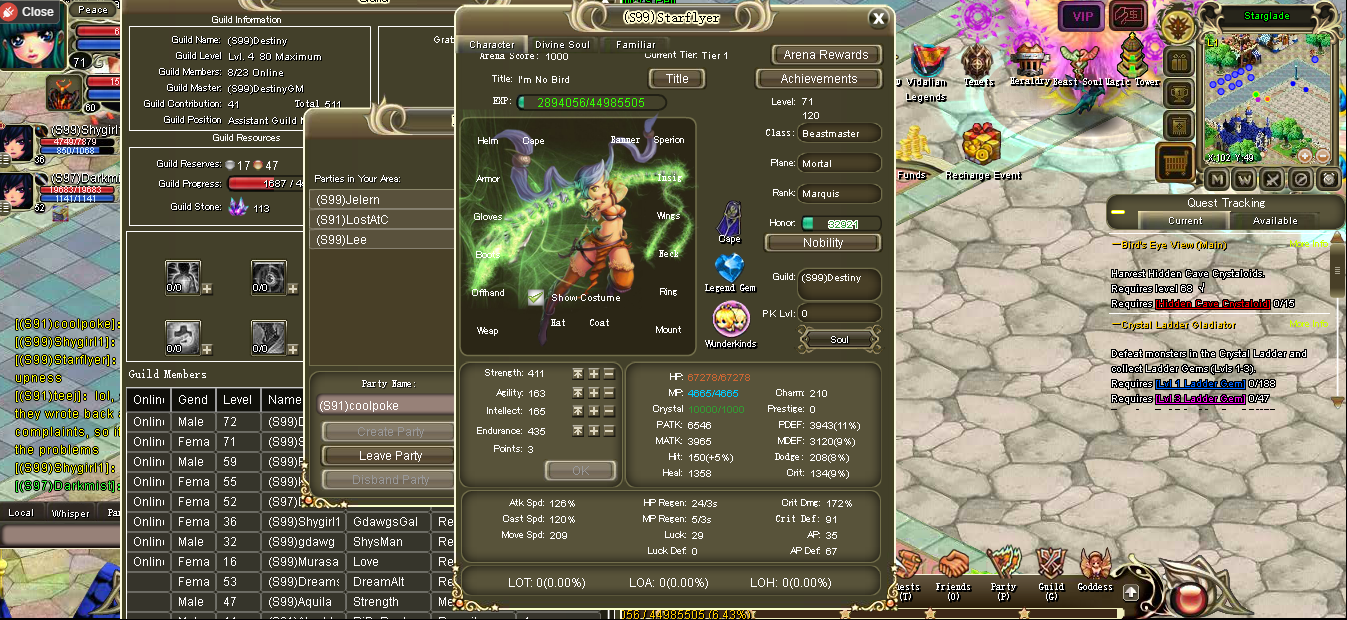Show Available quests tab
The image size is (1347, 620).
pos(1274,221)
